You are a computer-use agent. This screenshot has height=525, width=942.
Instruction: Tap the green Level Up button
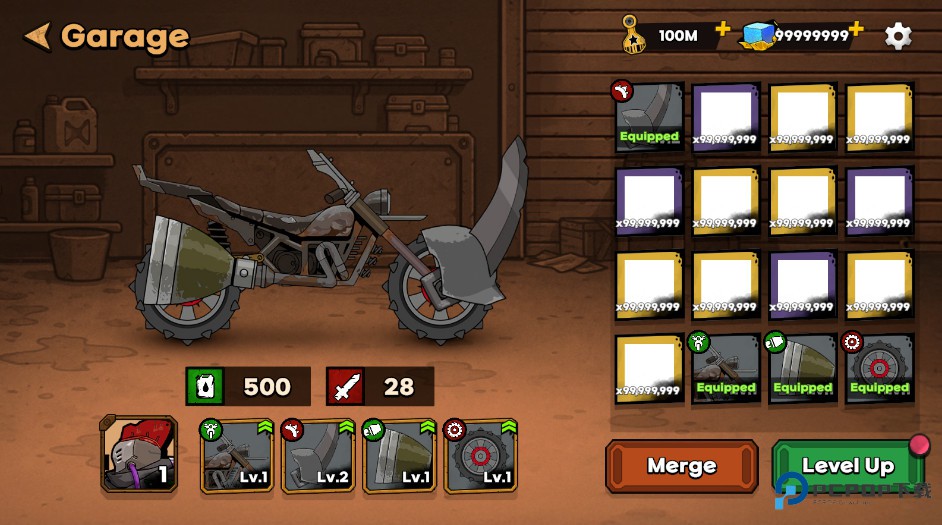(x=847, y=466)
